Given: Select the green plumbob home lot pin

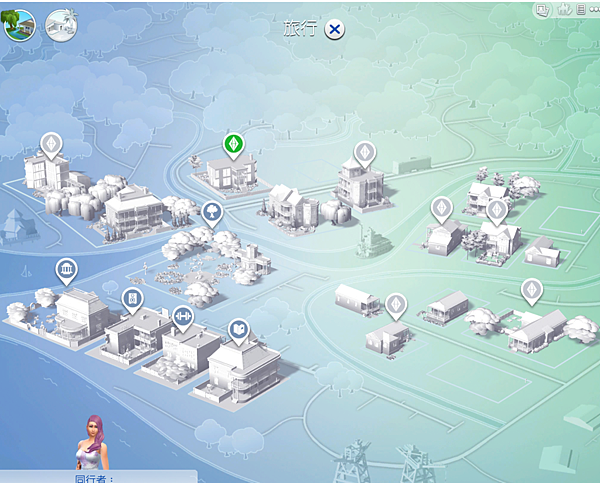Looking at the screenshot, I should click(x=233, y=145).
